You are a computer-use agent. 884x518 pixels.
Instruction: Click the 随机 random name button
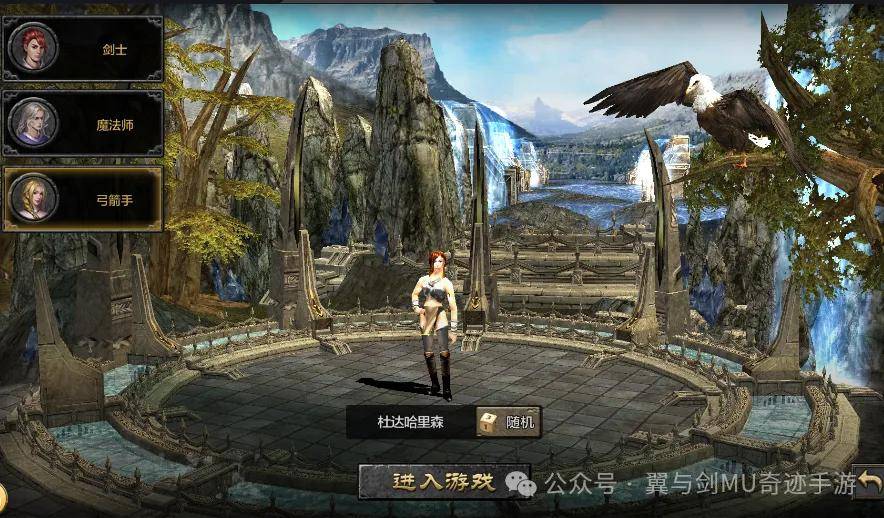pyautogui.click(x=507, y=422)
